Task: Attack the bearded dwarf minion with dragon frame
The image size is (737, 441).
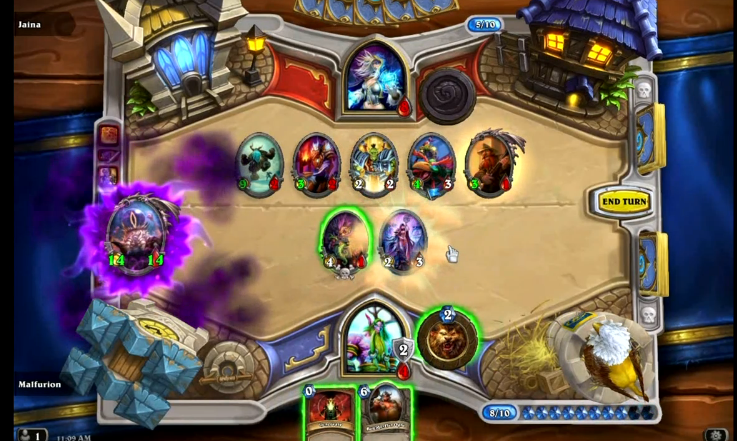Action: [489, 162]
